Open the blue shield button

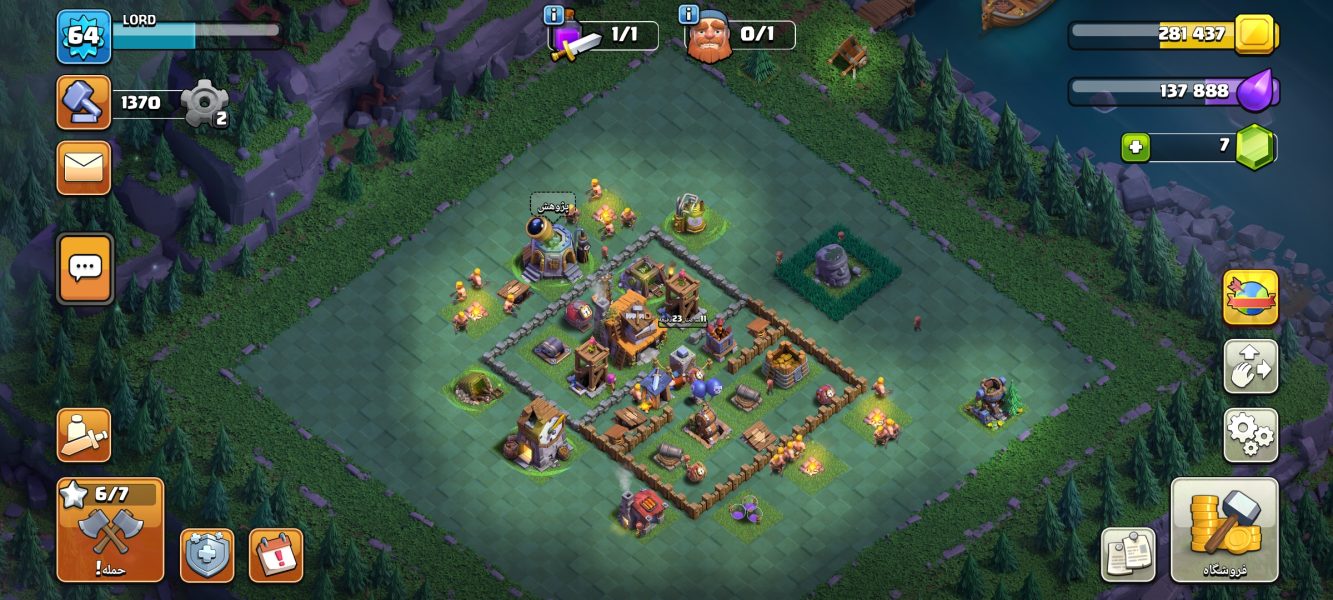coord(207,555)
